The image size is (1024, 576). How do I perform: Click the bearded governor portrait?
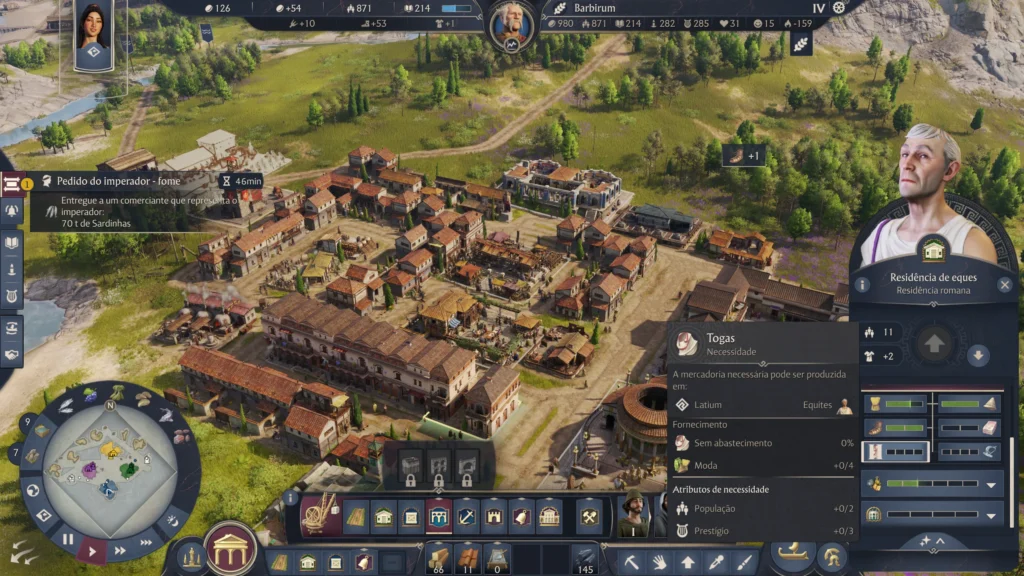[511, 21]
